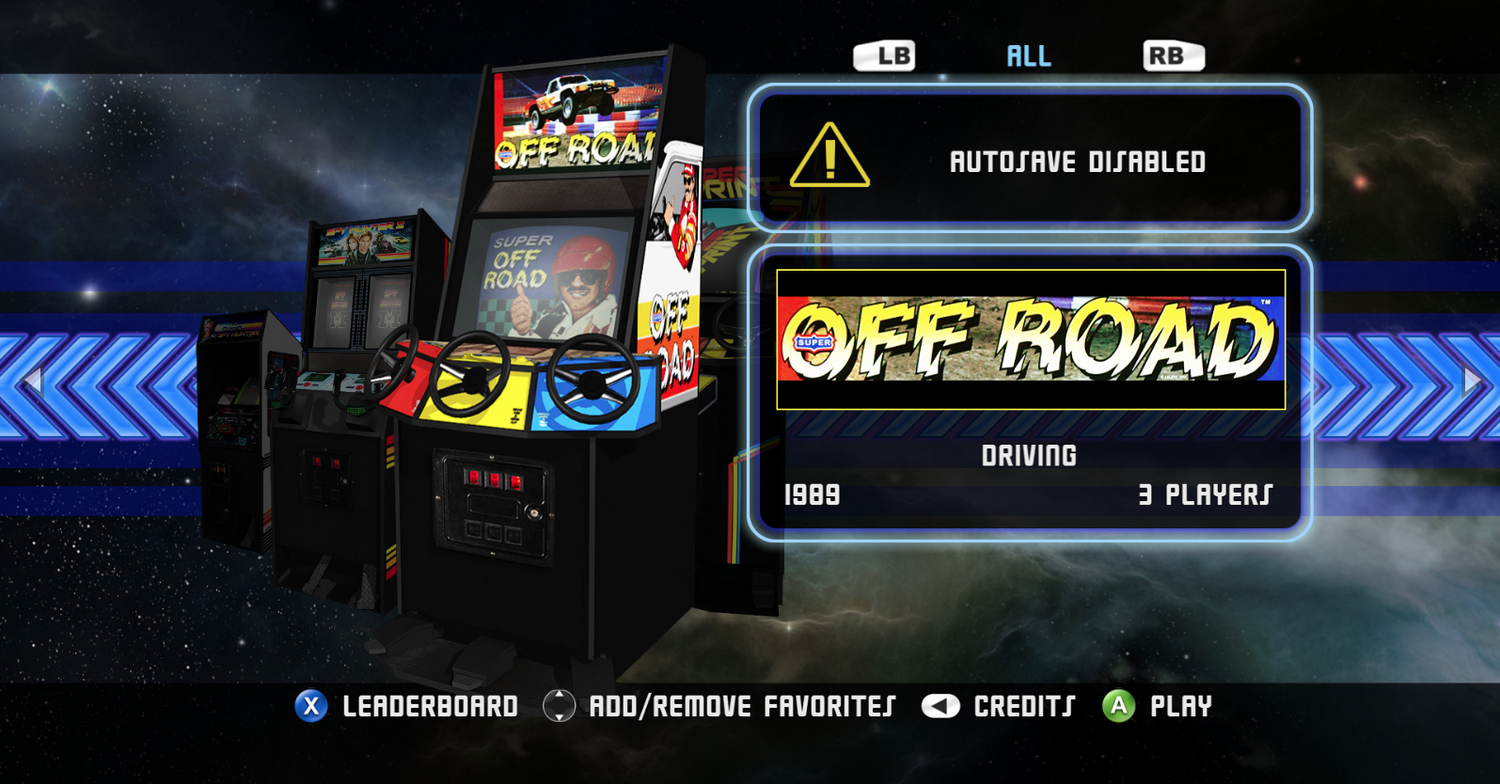The width and height of the screenshot is (1500, 784).
Task: Select the blue X Leaderboard icon
Action: coord(313,706)
